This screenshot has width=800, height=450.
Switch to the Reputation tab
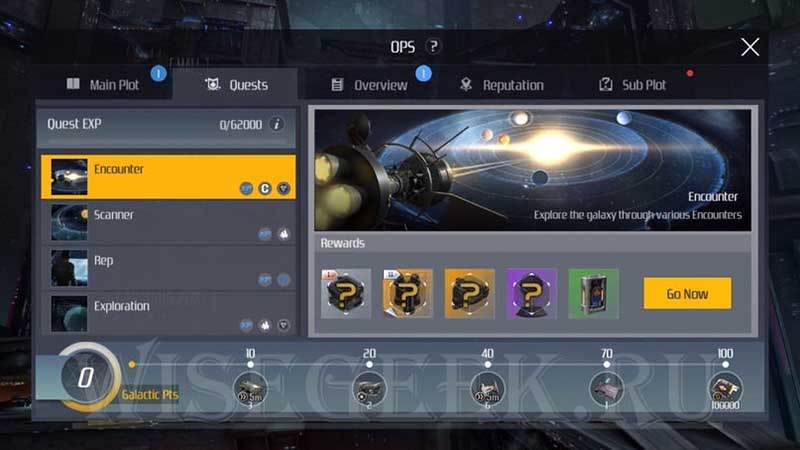502,85
